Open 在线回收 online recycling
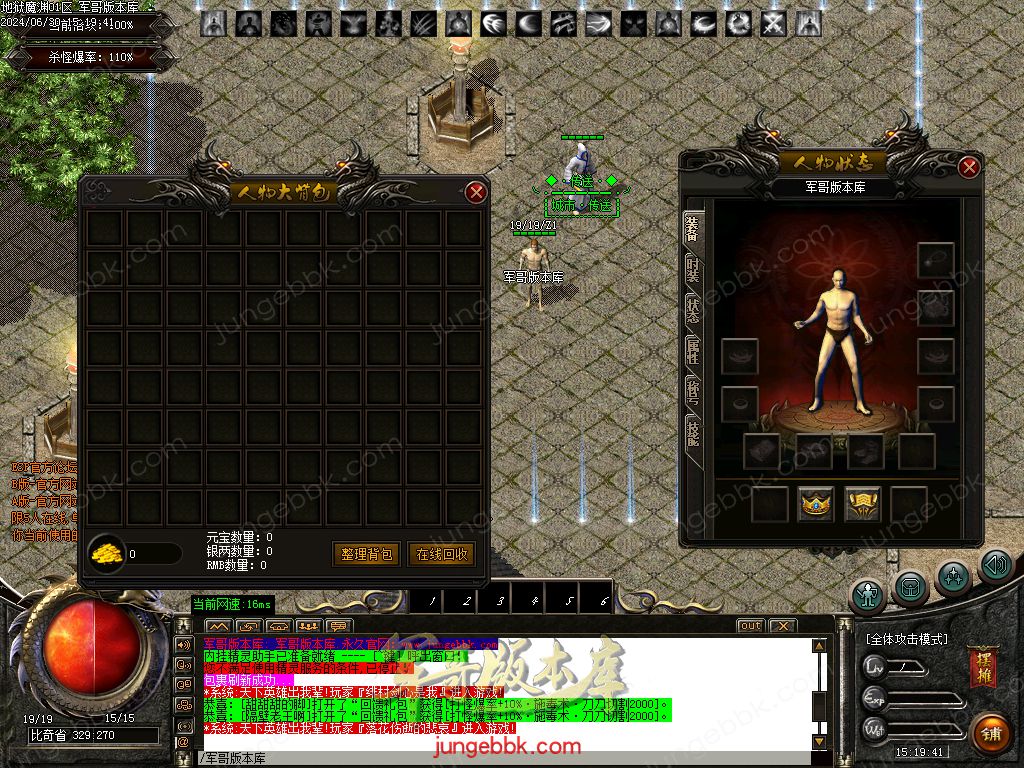 441,554
